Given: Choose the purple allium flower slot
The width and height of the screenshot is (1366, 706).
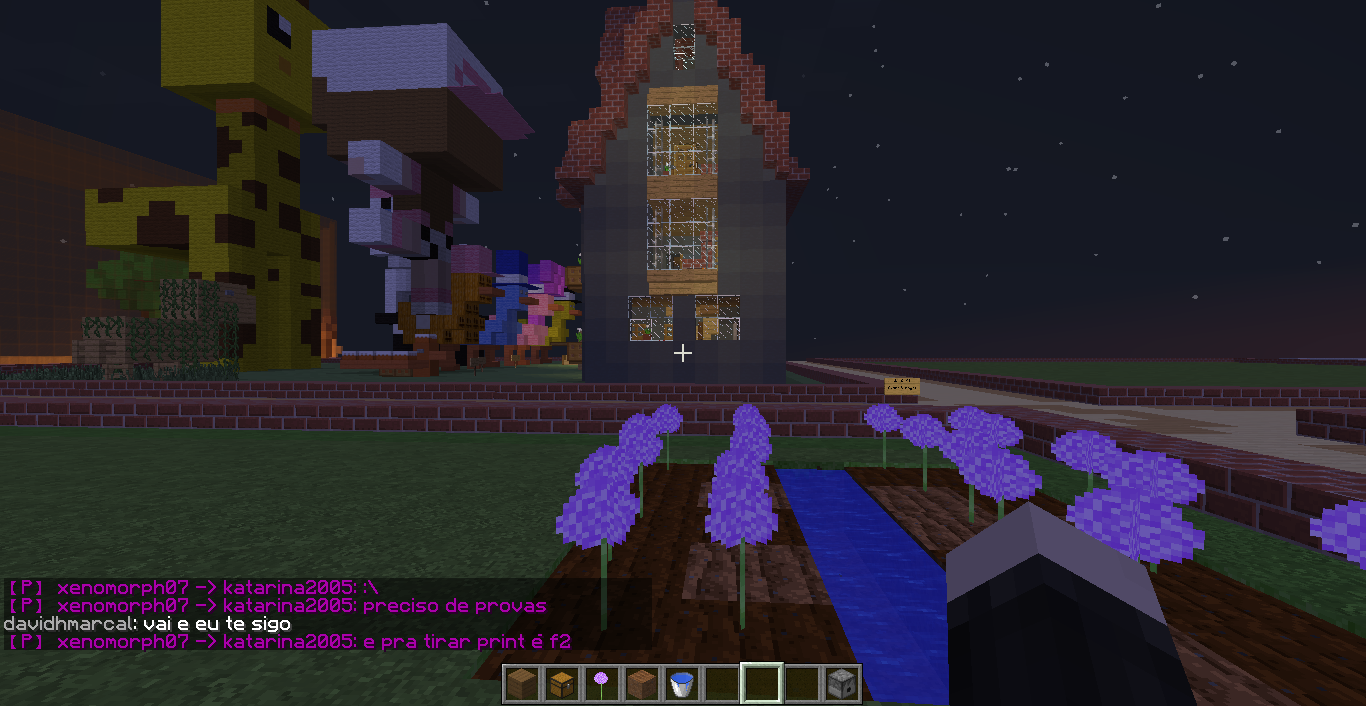Looking at the screenshot, I should coord(601,684).
